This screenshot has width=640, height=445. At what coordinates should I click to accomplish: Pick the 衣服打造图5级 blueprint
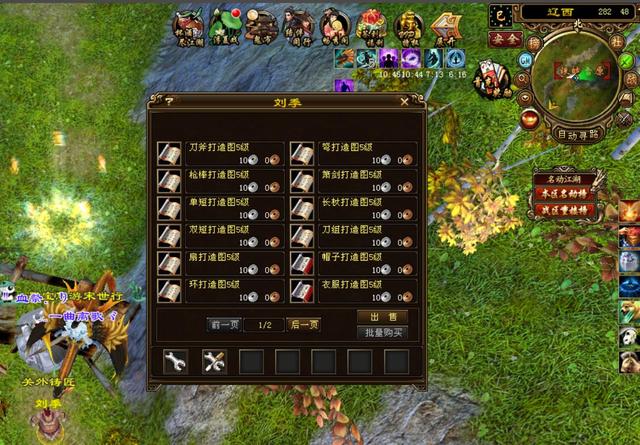coord(302,290)
